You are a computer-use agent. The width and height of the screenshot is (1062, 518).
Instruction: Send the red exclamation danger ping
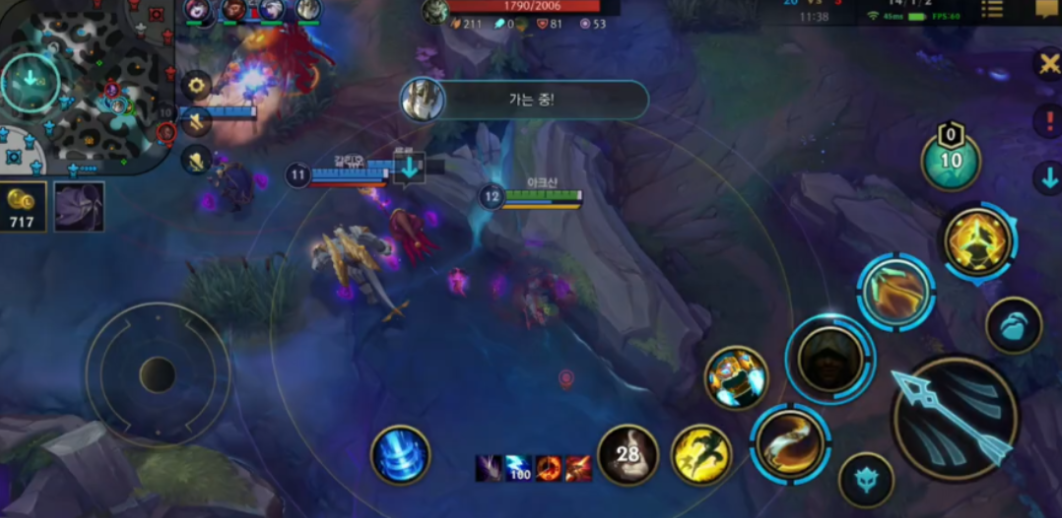[x=1048, y=120]
